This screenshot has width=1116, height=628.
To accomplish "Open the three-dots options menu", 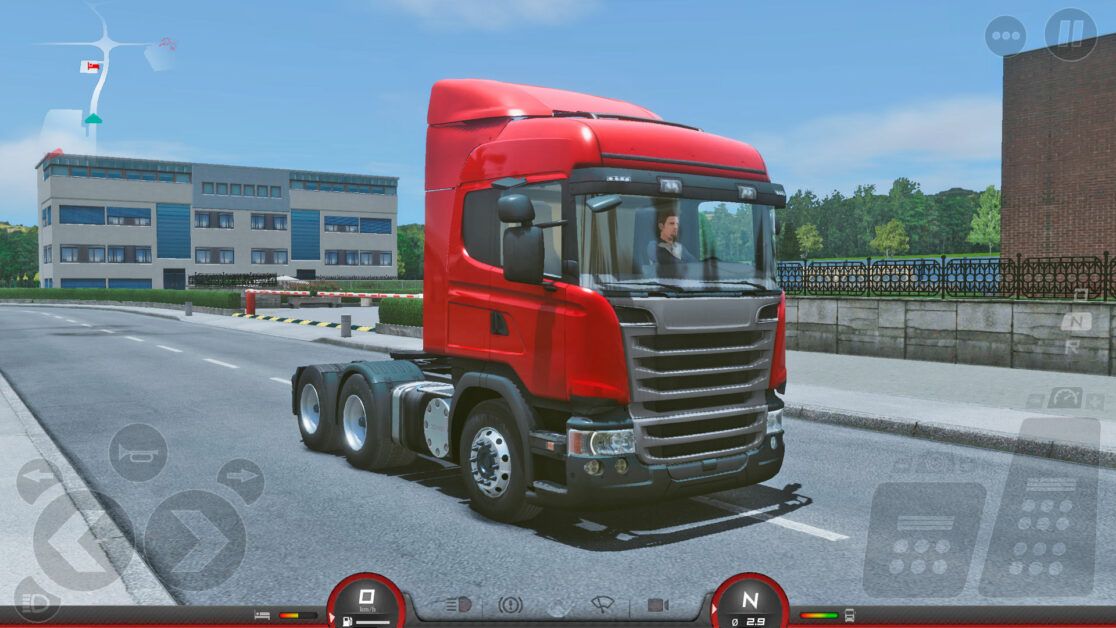I will (x=1005, y=36).
